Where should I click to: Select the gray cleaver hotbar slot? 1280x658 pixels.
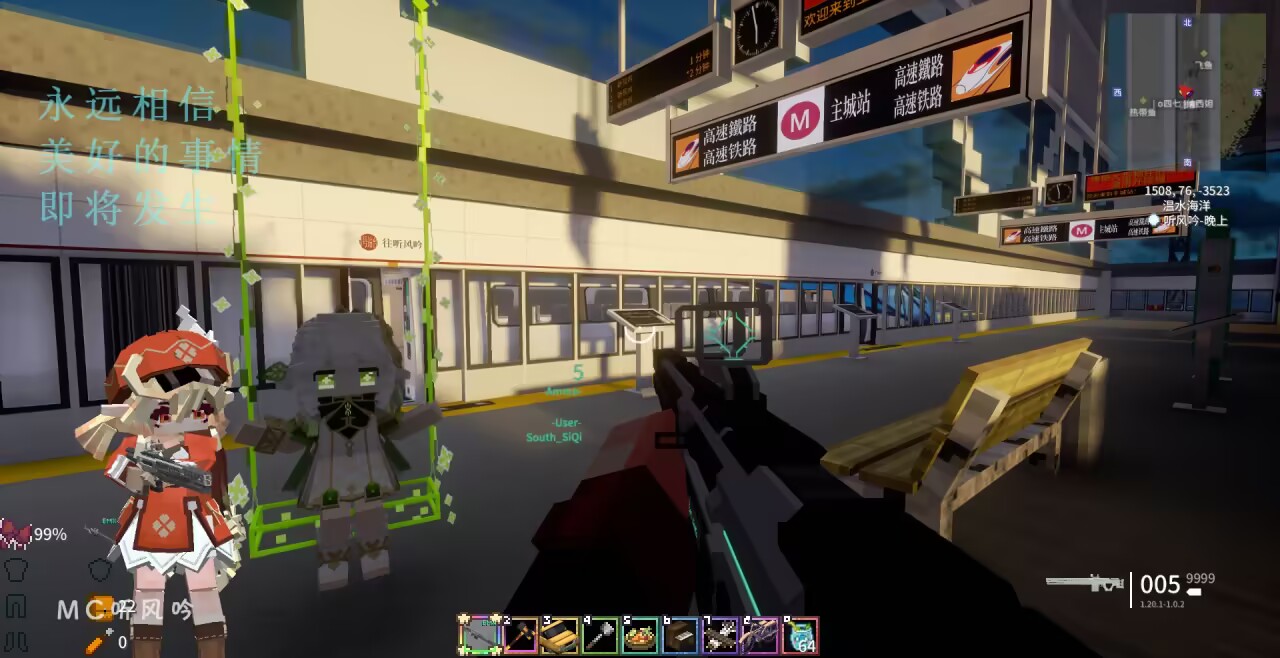pyautogui.click(x=600, y=635)
